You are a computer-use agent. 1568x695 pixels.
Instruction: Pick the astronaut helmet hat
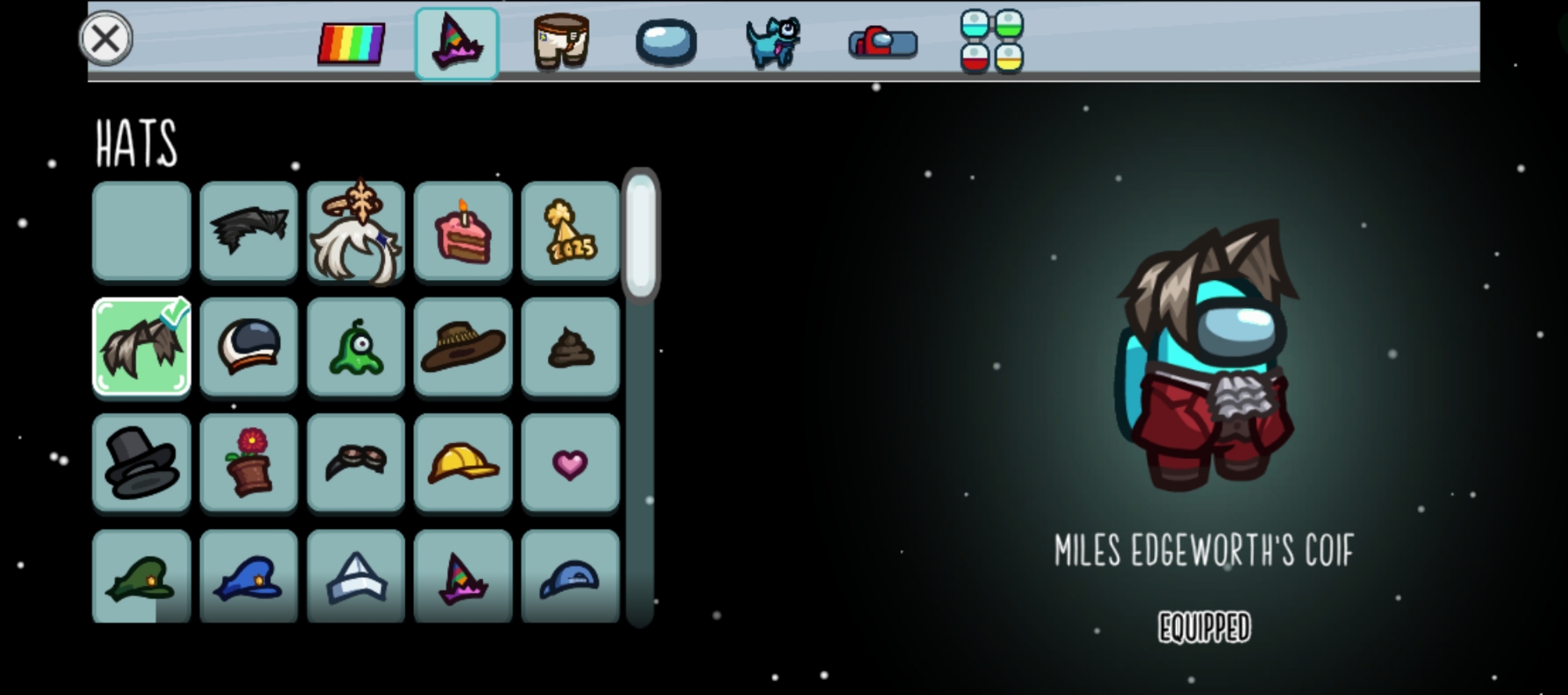click(249, 347)
